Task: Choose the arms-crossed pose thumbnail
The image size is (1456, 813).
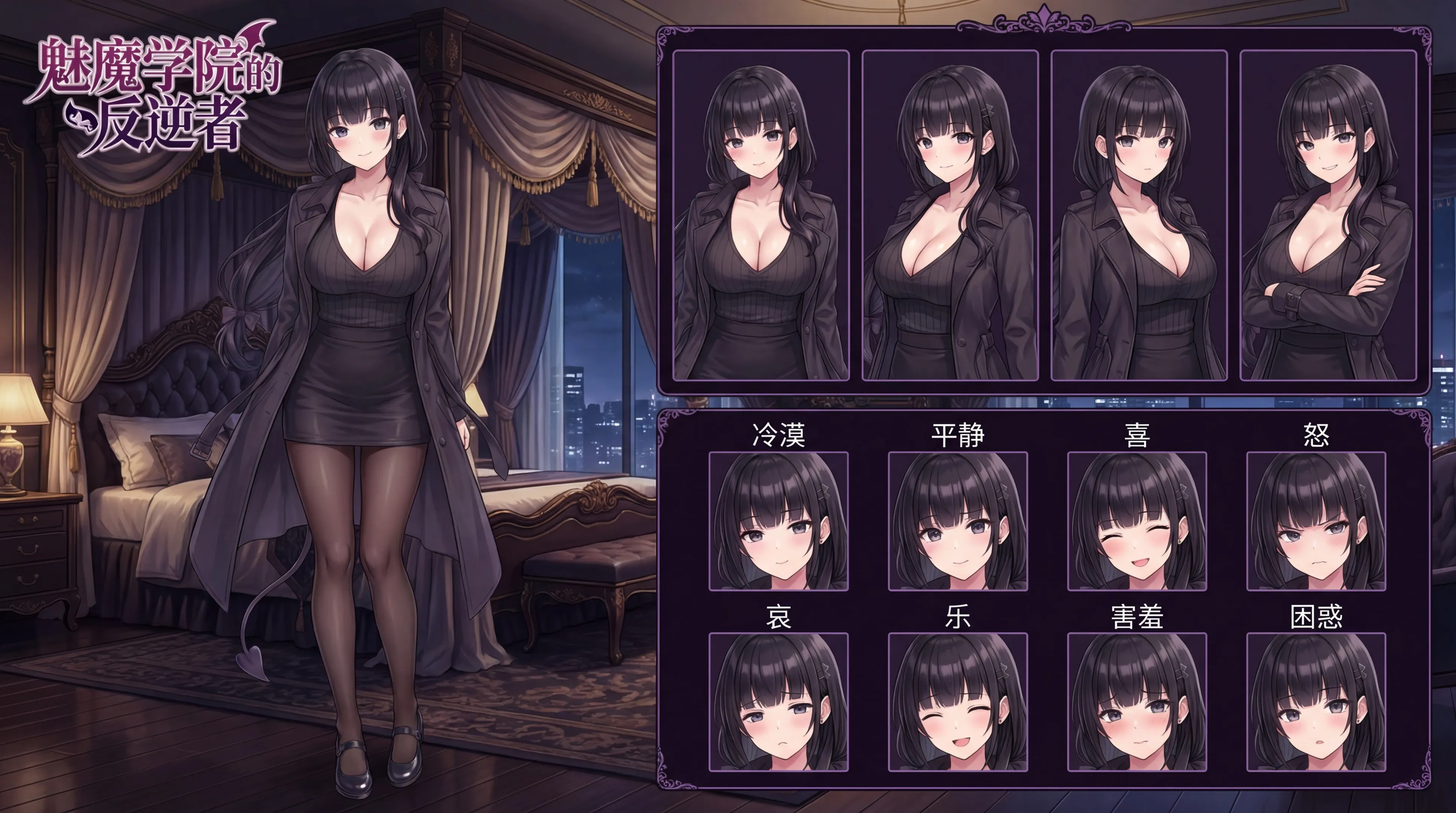Action: click(x=1328, y=215)
